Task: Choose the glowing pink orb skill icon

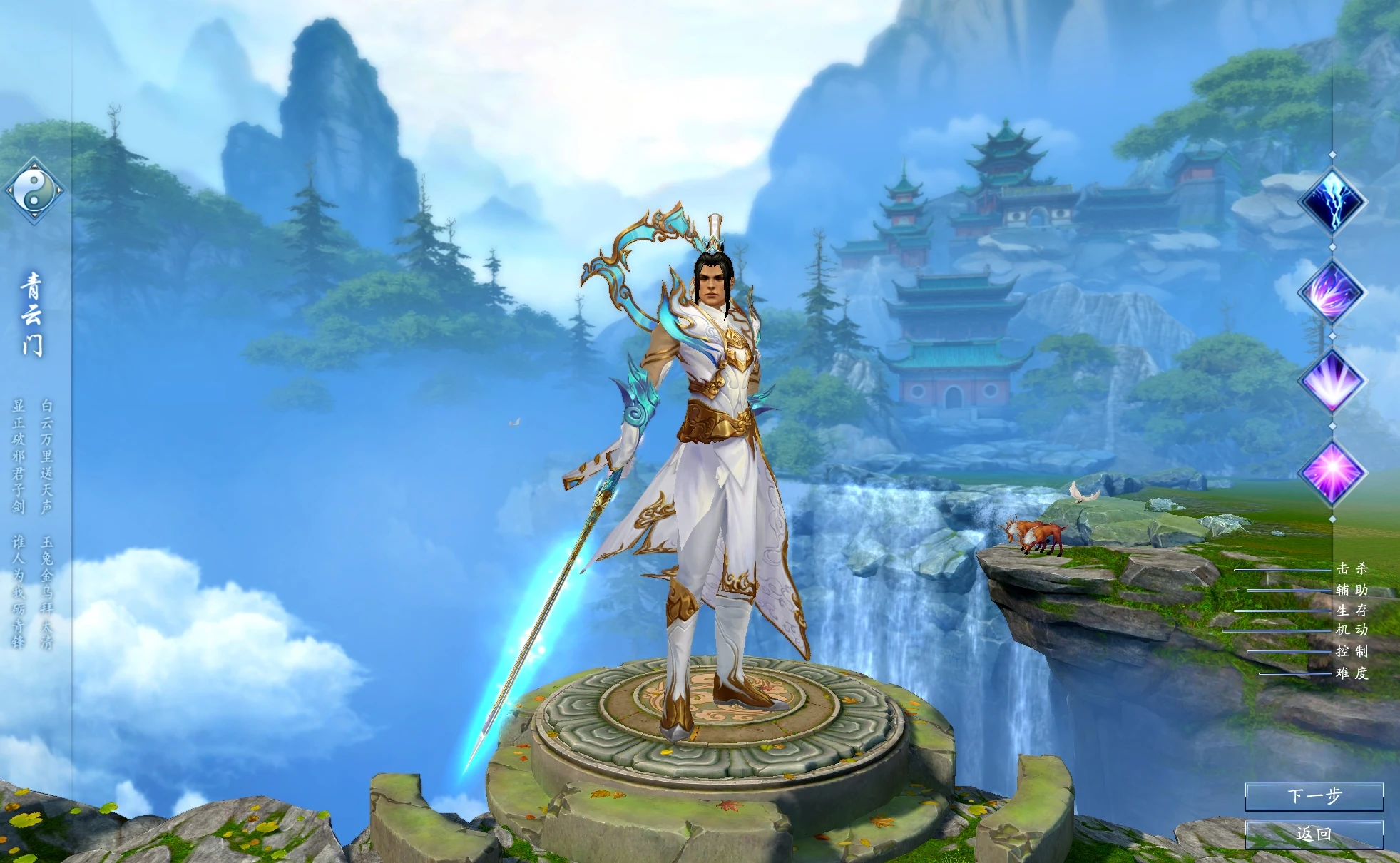Action: click(1332, 472)
